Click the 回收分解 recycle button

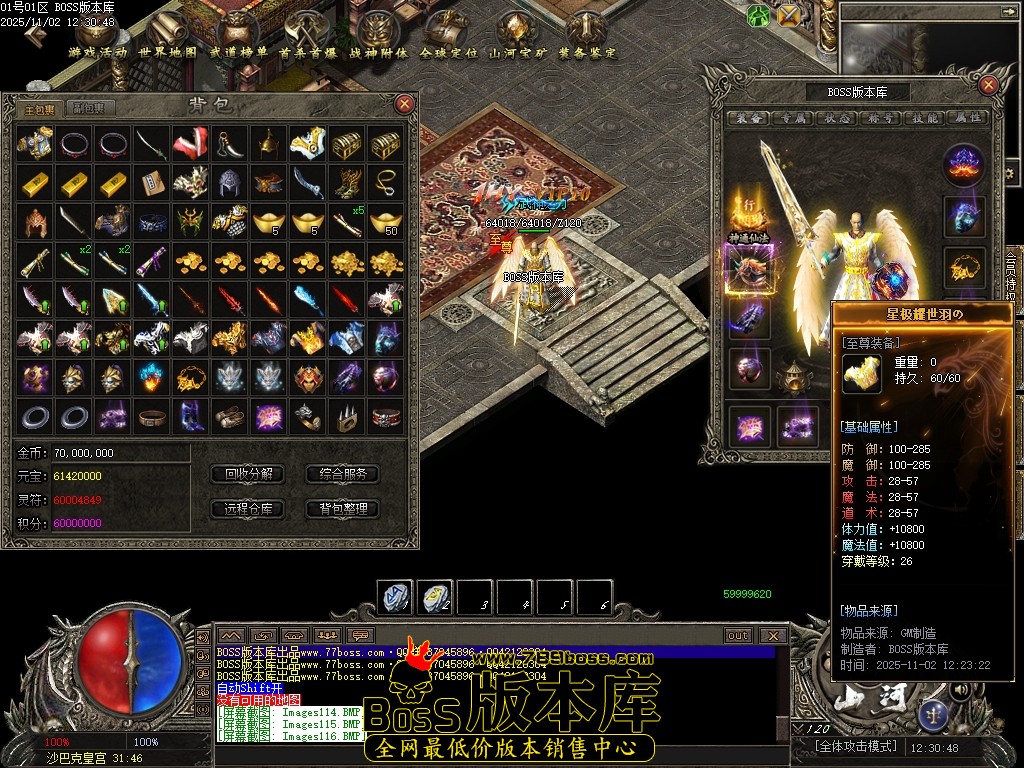tap(248, 474)
